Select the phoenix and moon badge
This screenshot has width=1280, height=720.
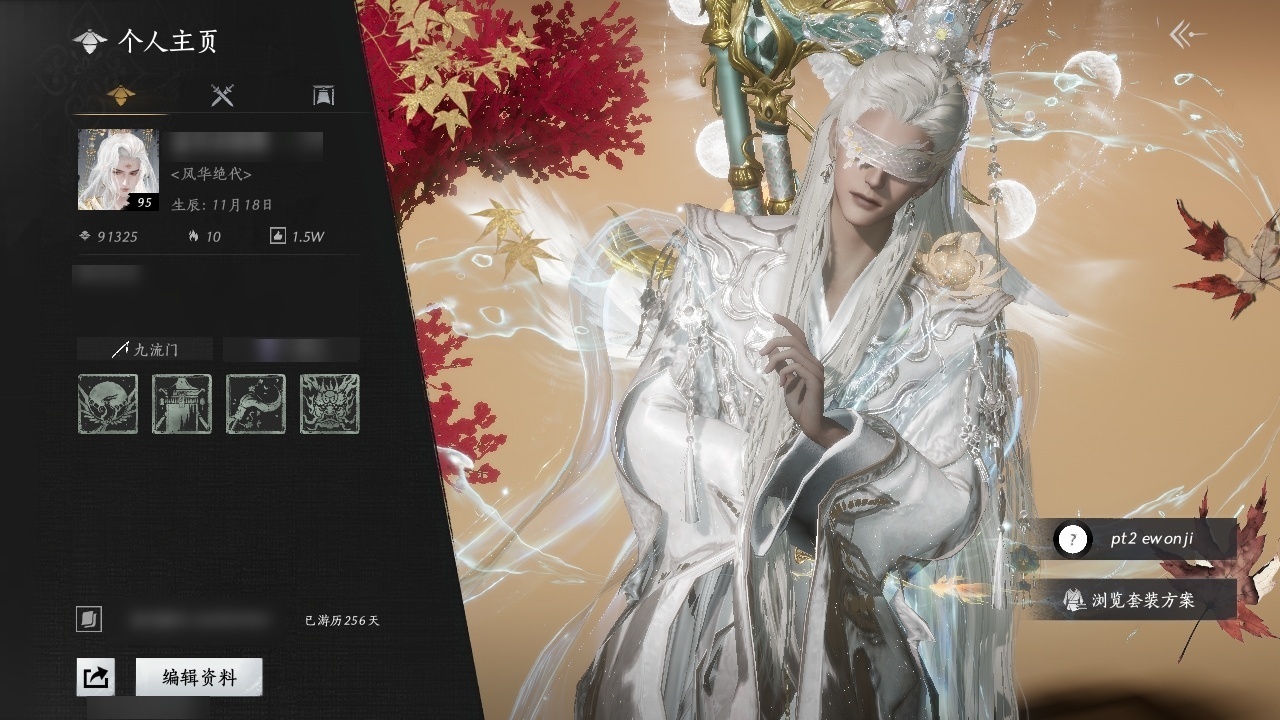108,404
